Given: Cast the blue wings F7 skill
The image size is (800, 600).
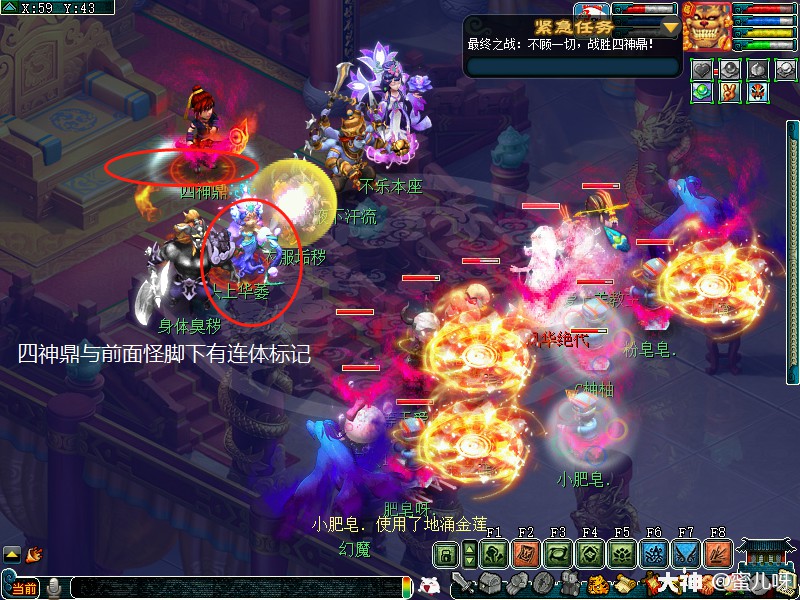Looking at the screenshot, I should click(x=685, y=555).
